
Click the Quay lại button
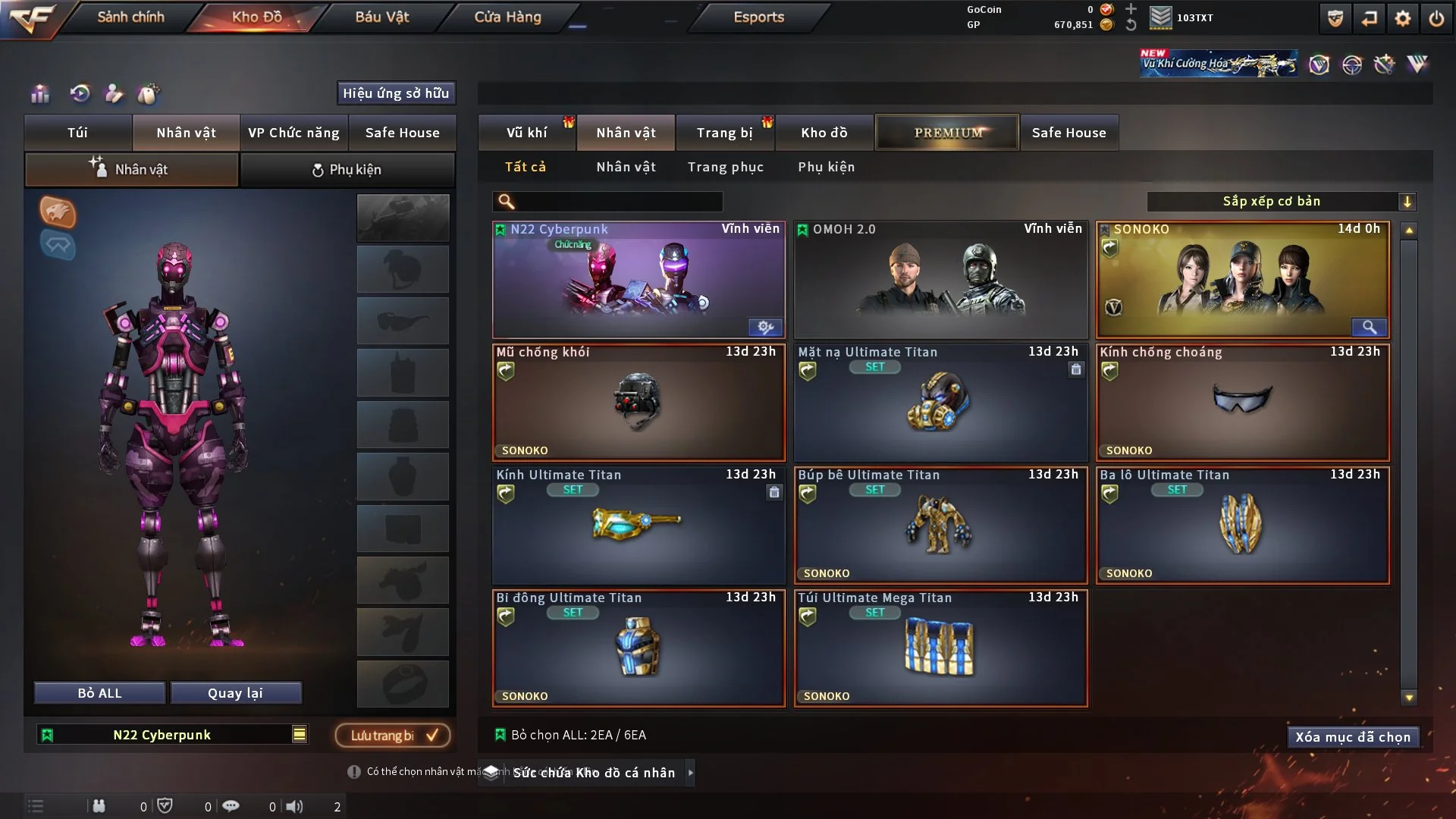[235, 693]
